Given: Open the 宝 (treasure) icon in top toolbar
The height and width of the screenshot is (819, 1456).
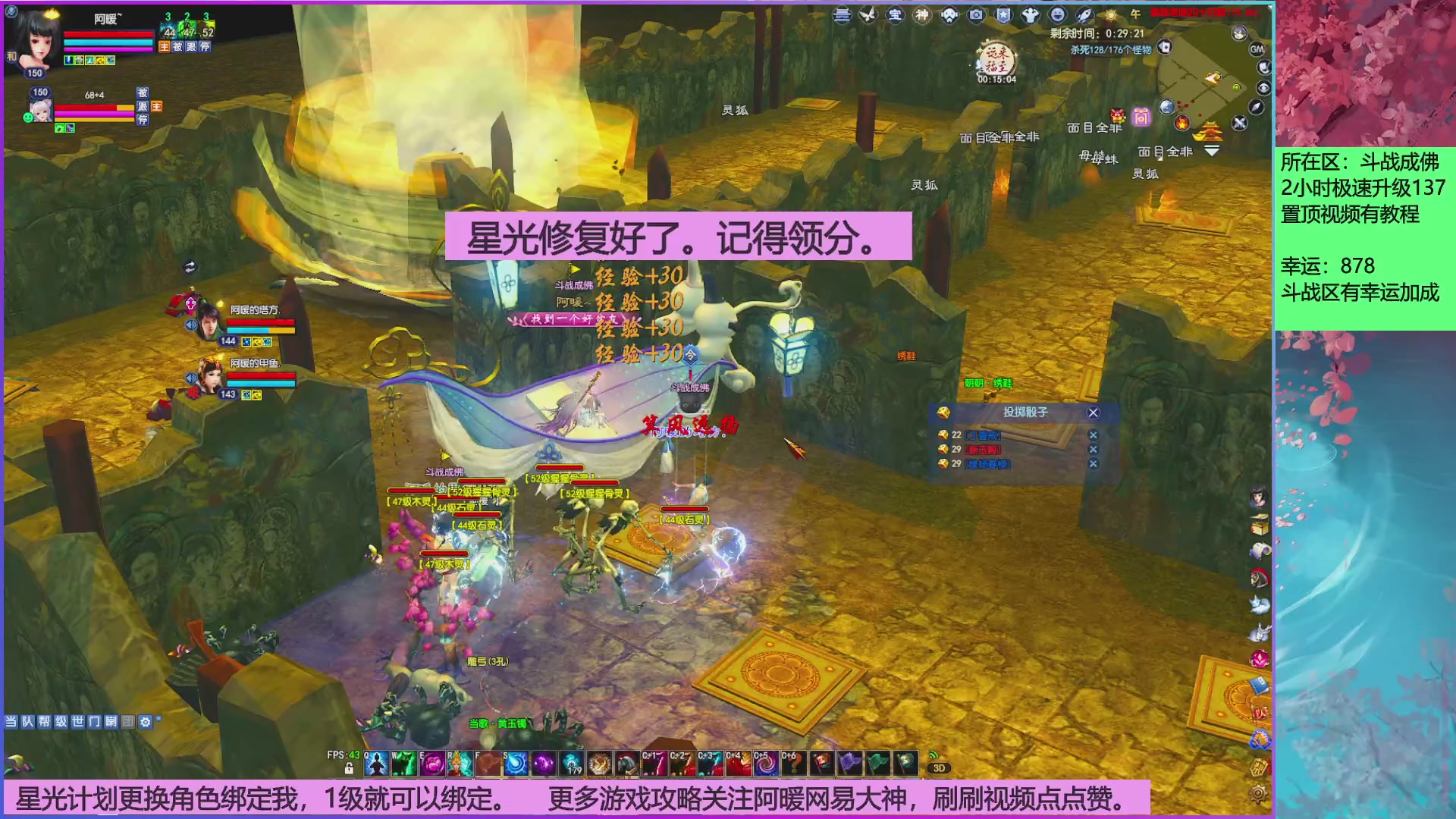Looking at the screenshot, I should (x=895, y=15).
